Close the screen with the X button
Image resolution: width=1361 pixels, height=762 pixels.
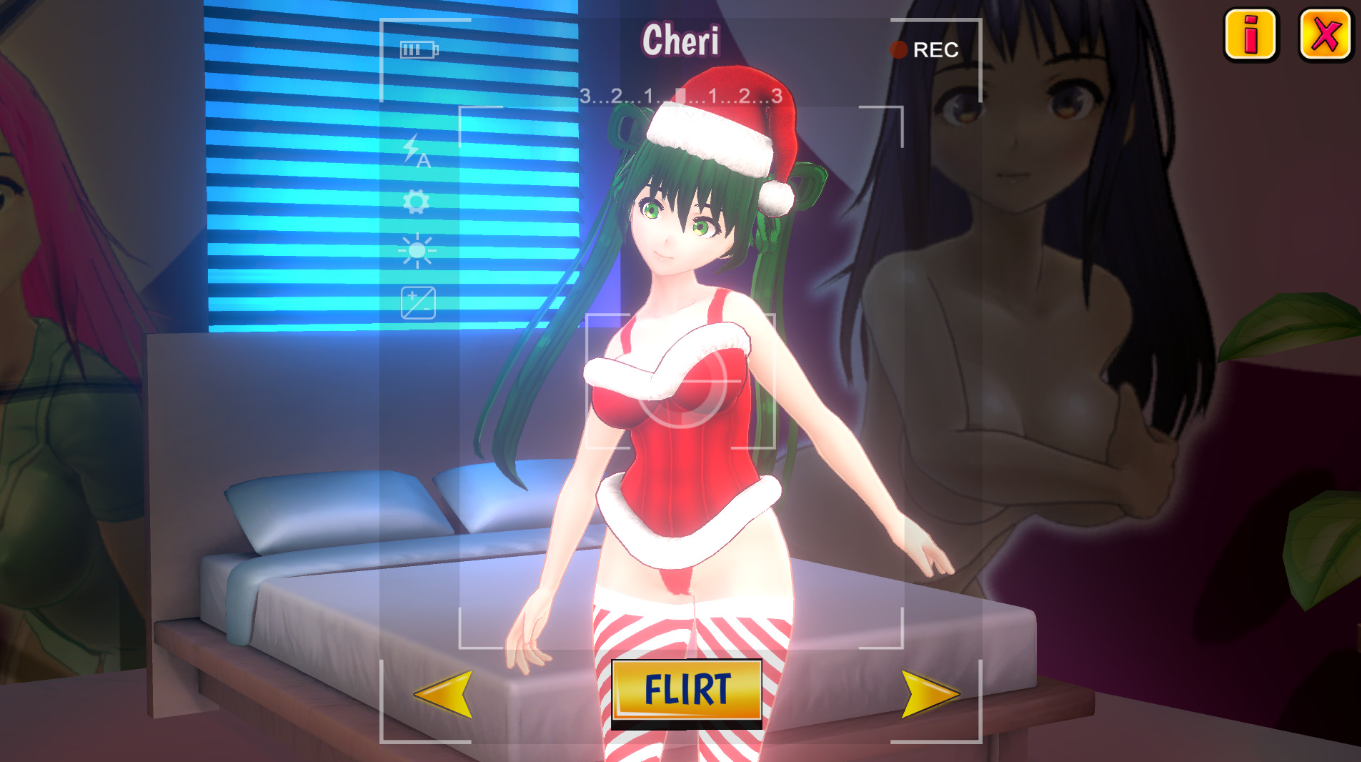[x=1325, y=36]
